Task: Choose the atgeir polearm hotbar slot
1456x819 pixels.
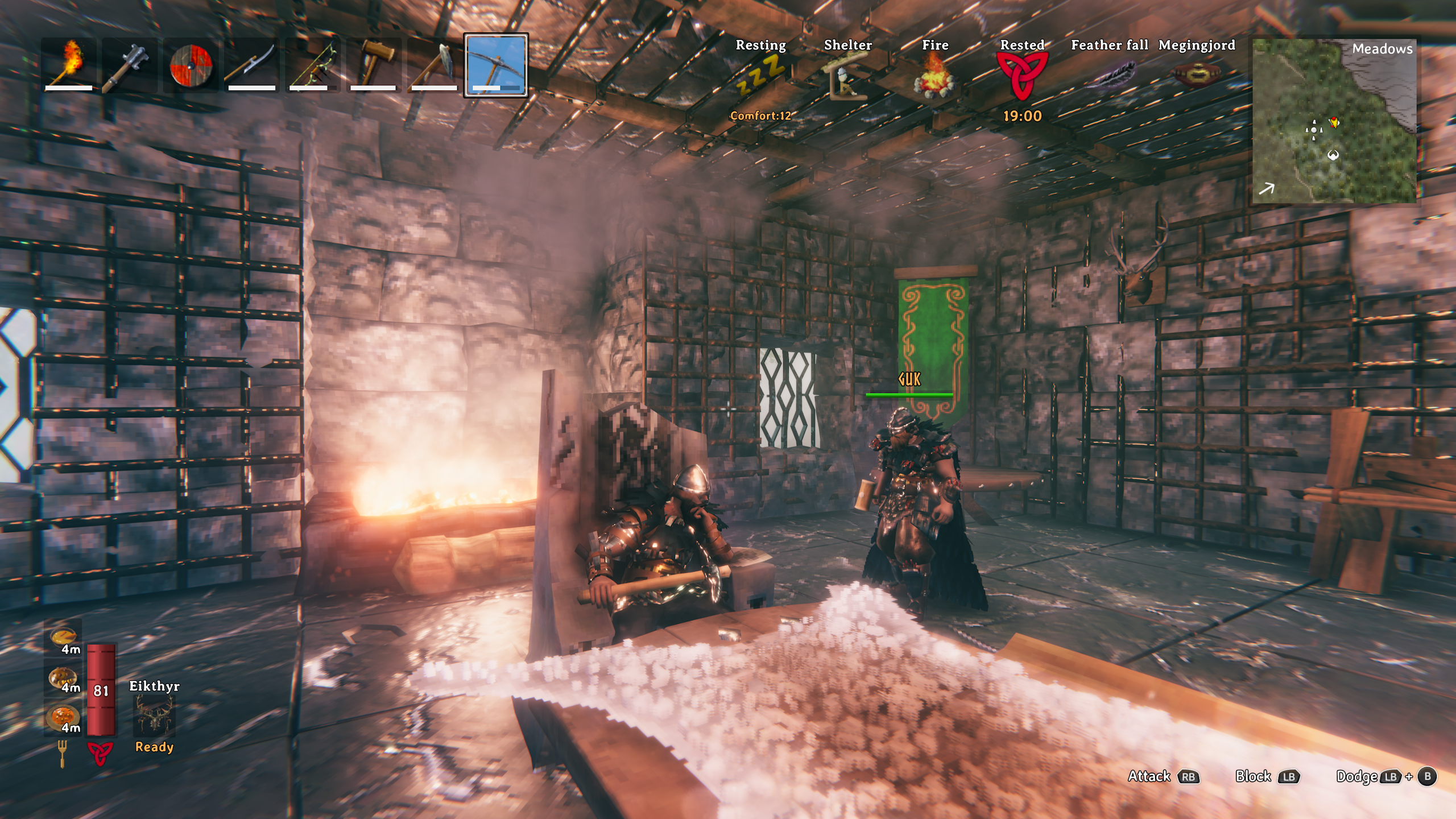Action: [x=251, y=65]
